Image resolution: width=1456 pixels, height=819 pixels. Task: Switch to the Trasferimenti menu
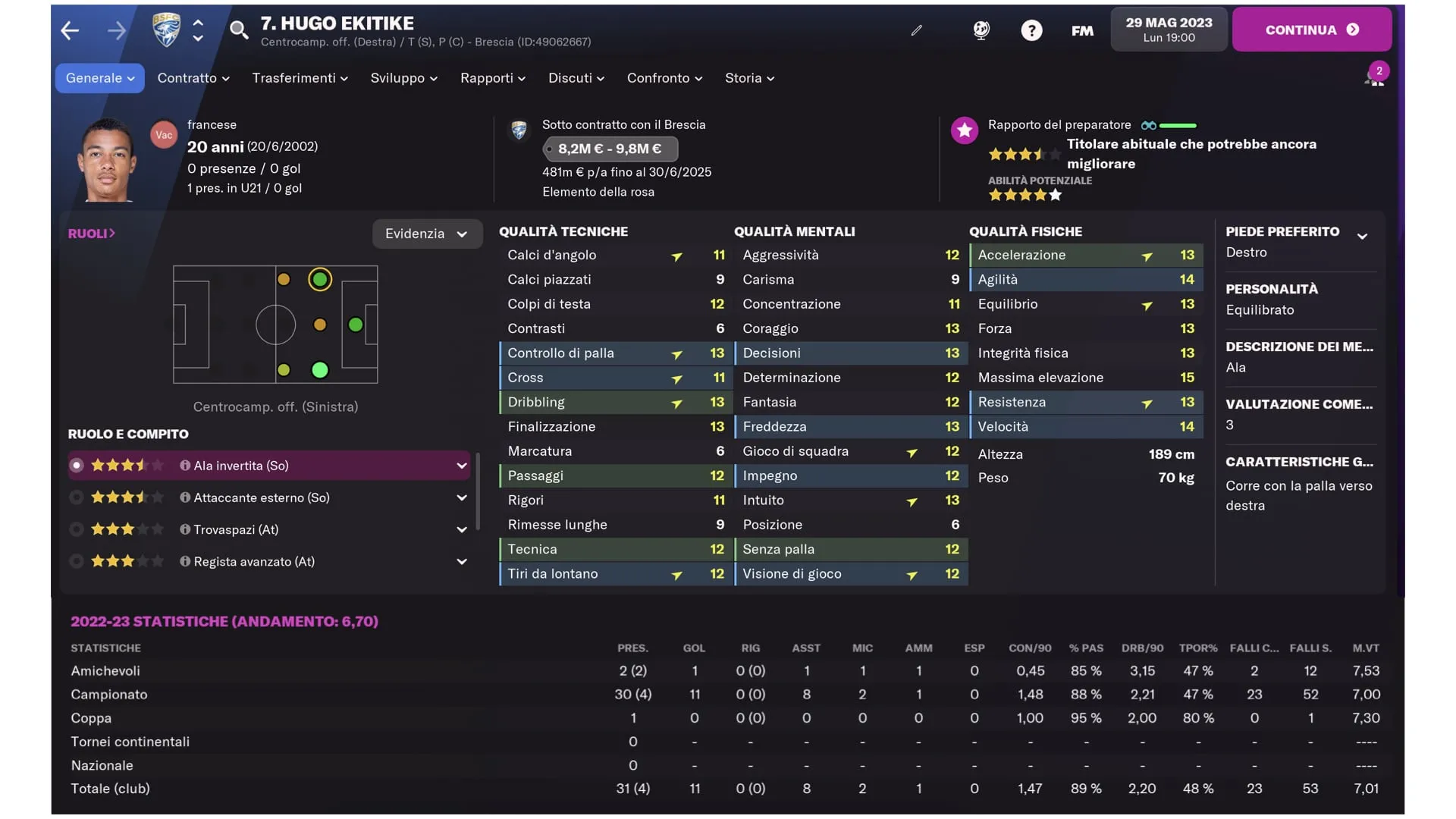300,78
